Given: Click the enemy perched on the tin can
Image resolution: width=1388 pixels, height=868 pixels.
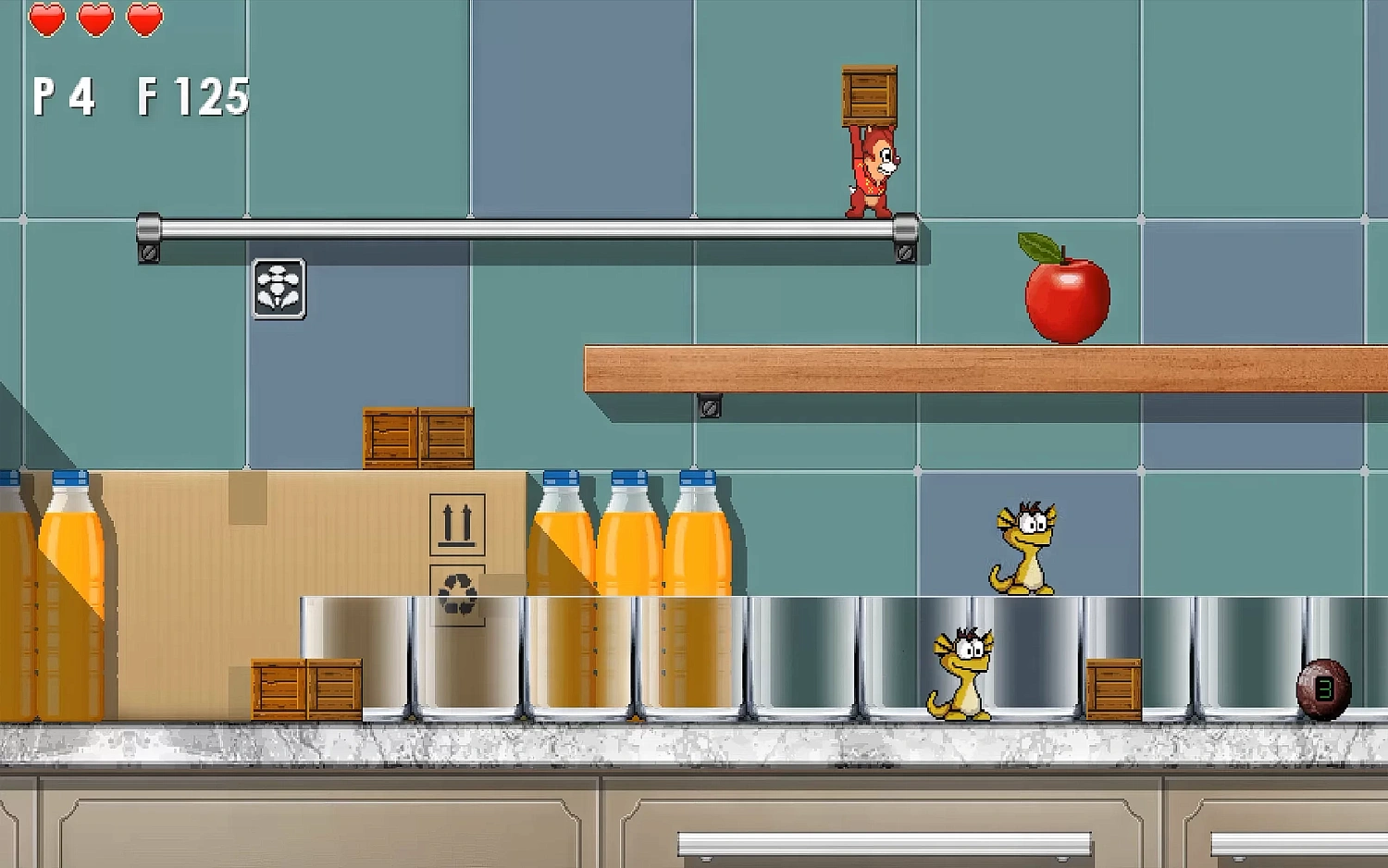Looking at the screenshot, I should click(1025, 546).
